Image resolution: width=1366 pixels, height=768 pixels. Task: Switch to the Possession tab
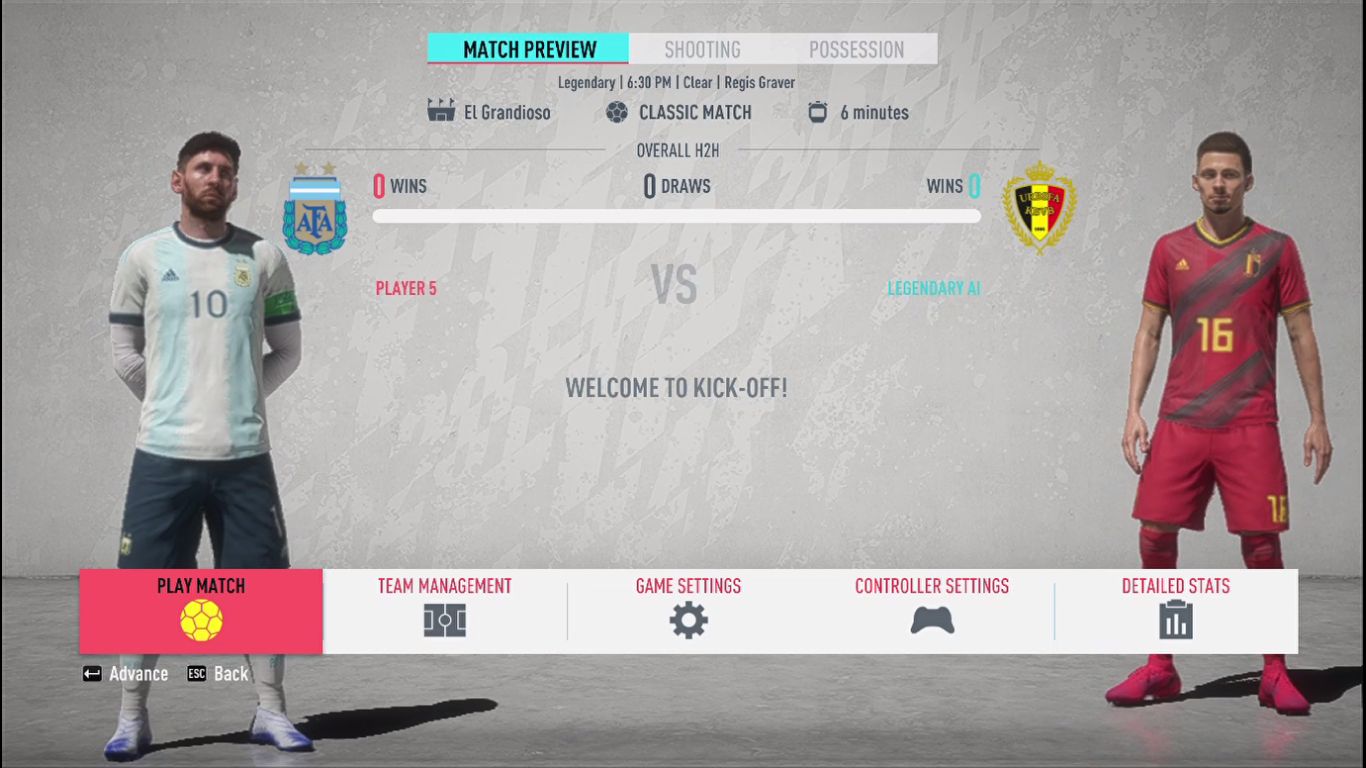click(856, 49)
